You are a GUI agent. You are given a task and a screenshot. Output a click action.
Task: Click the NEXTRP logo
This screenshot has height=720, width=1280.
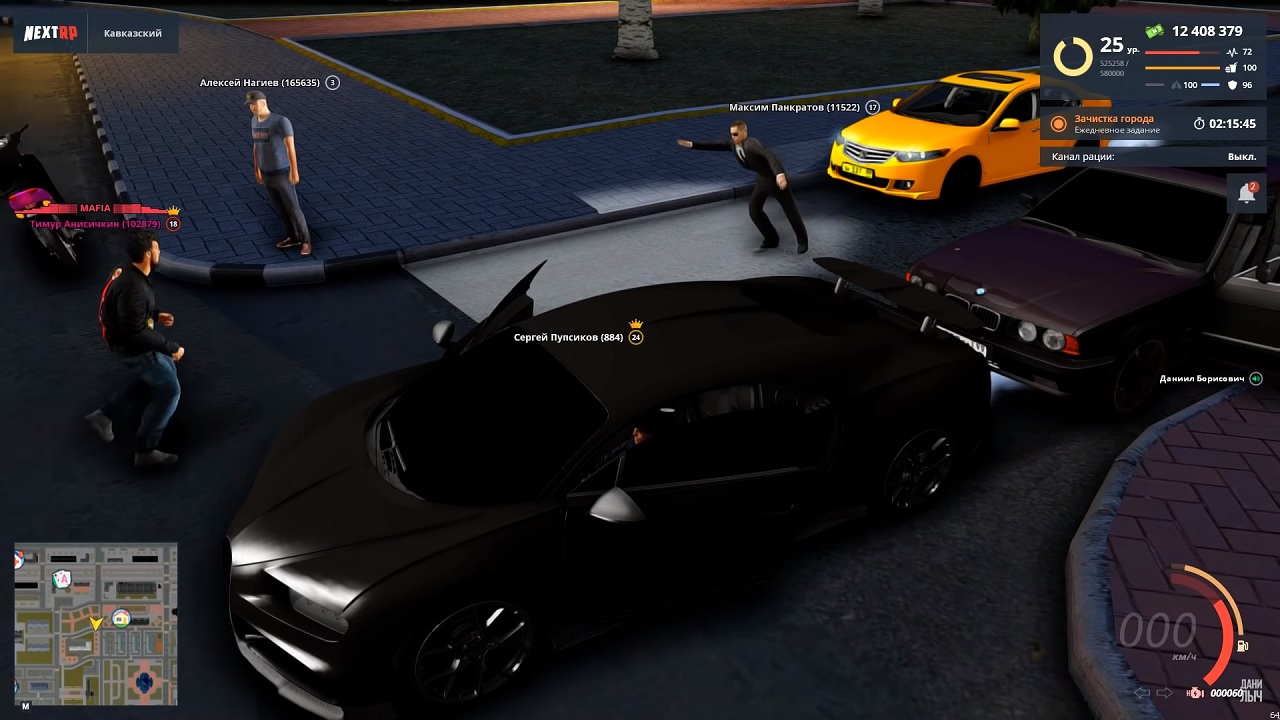(x=50, y=33)
